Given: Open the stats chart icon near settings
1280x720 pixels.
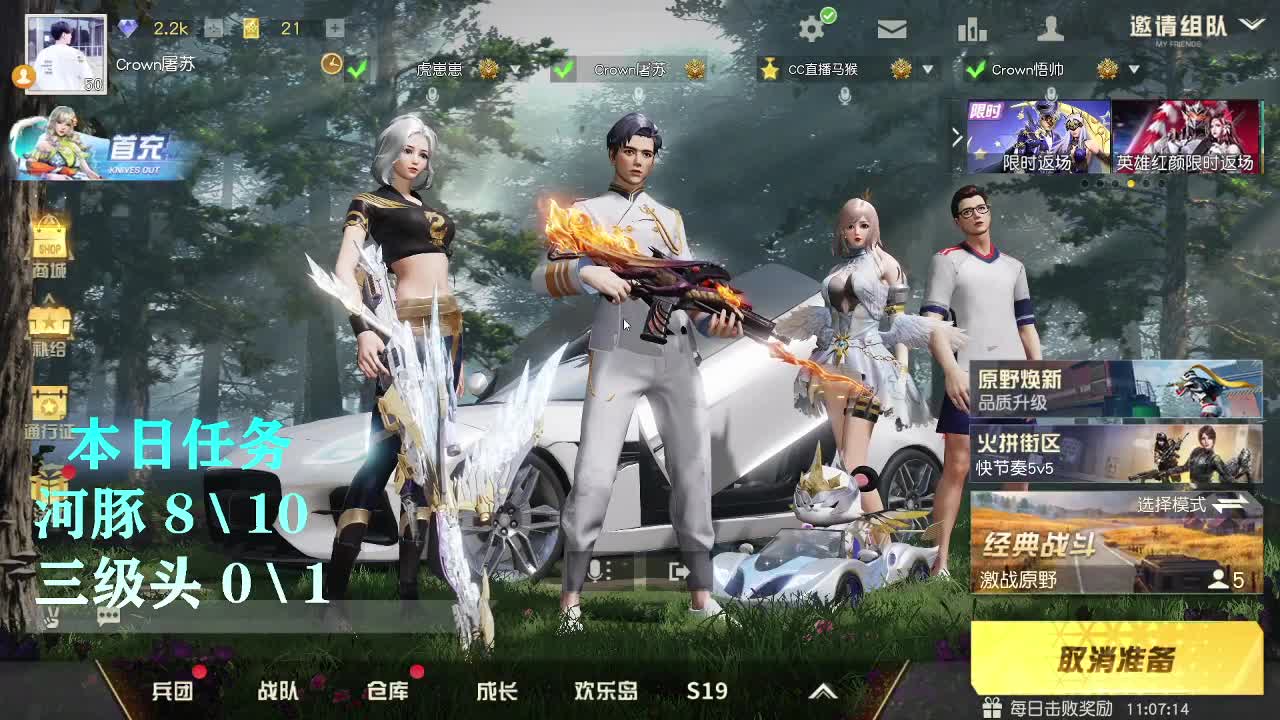Looking at the screenshot, I should 973,27.
